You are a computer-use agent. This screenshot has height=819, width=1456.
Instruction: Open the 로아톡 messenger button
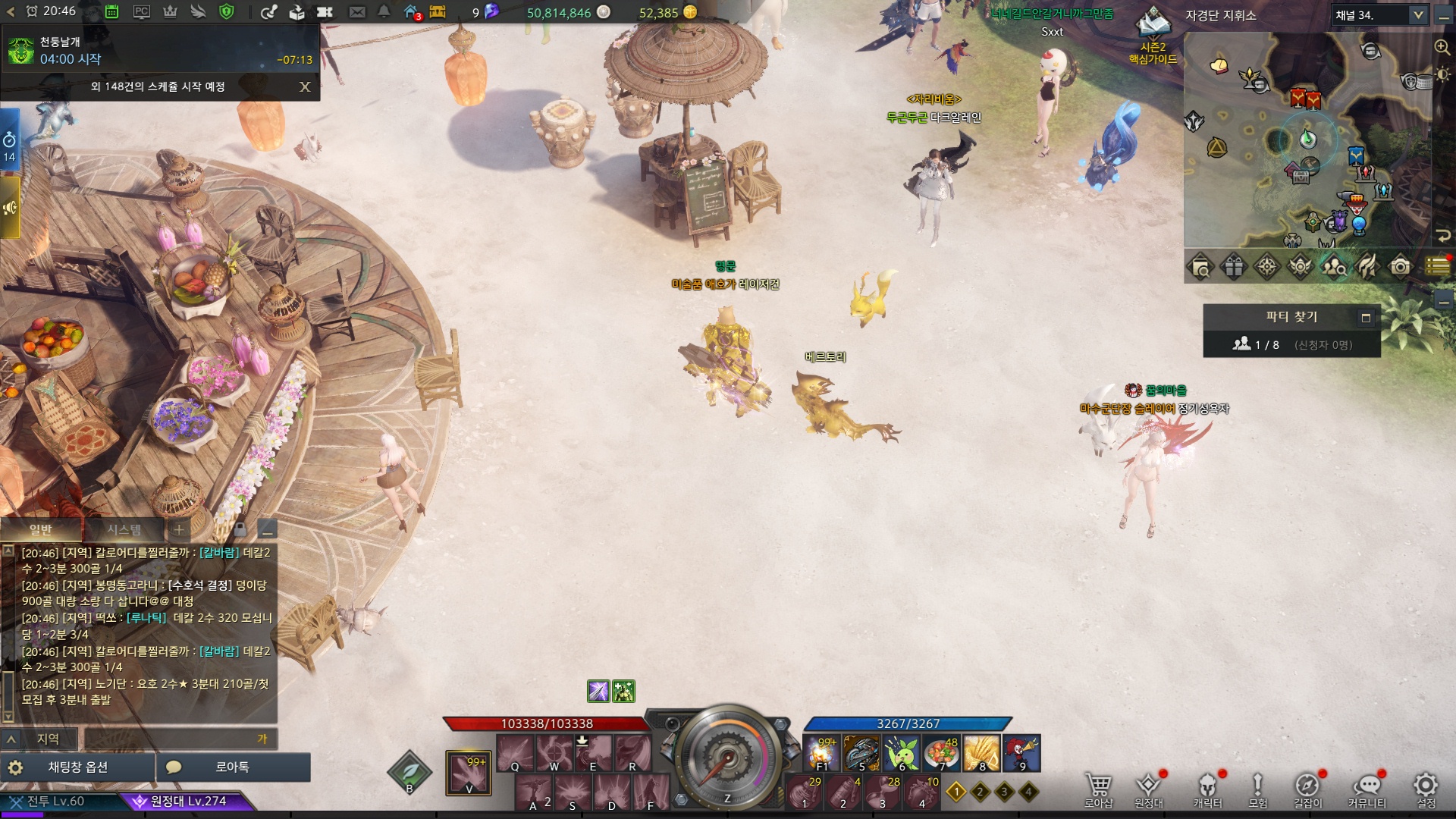coord(232,767)
